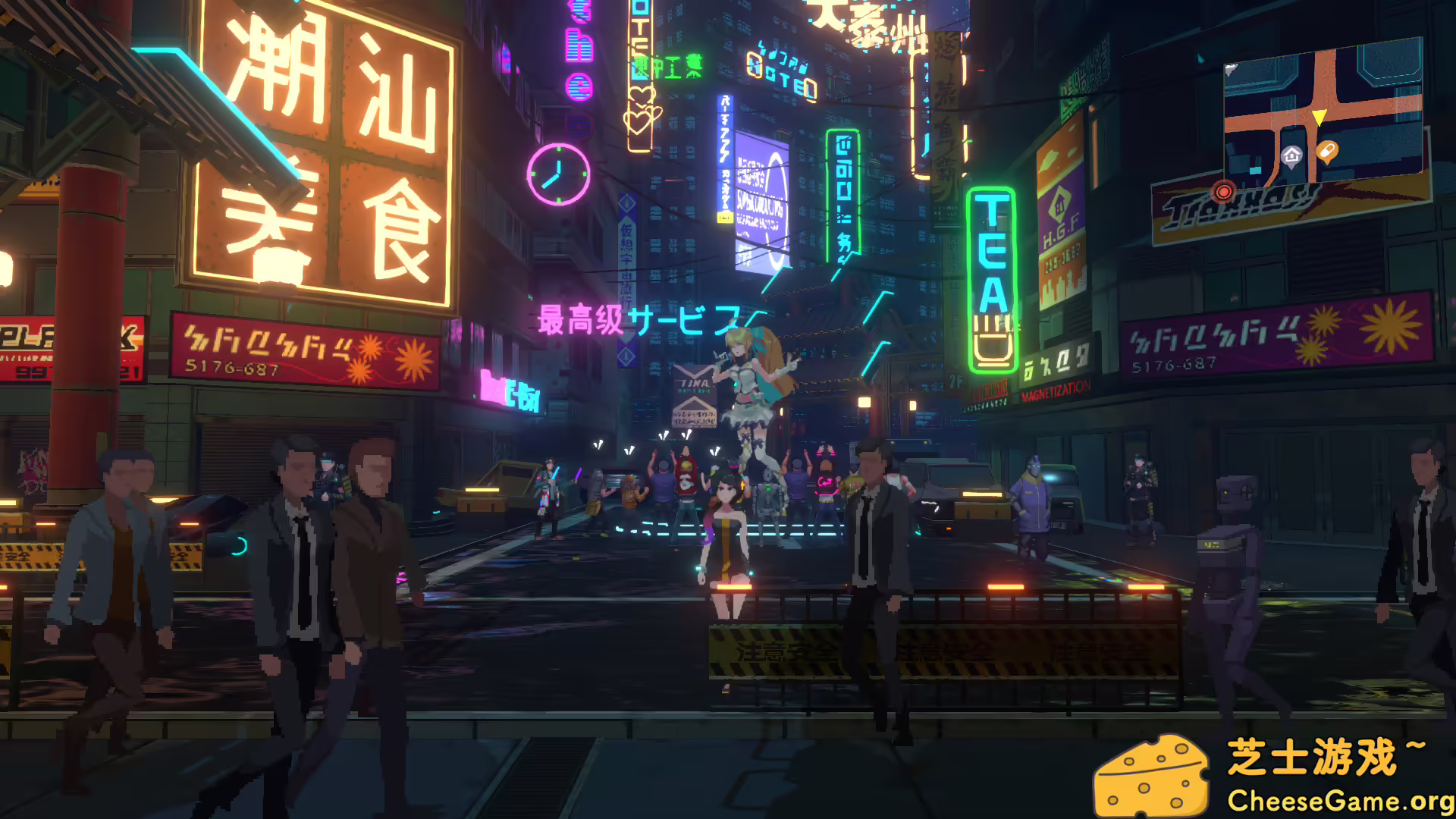The image size is (1456, 819).
Task: Select the pink neon clock sign
Action: 557,174
